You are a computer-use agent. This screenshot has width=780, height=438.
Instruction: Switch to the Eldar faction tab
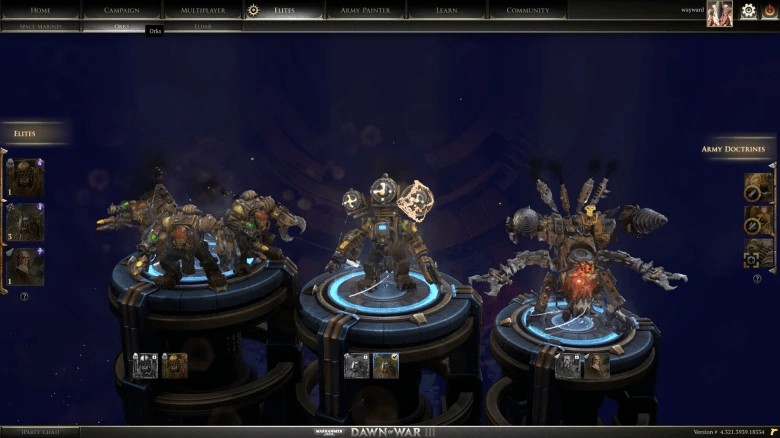[203, 27]
